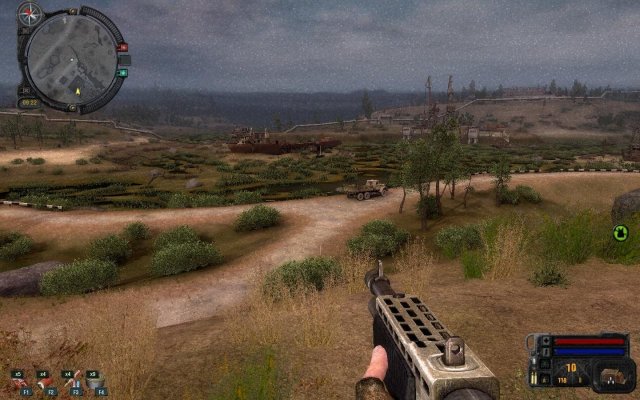
Task: Choose the F4 canned food quick slot
Action: (x=93, y=381)
